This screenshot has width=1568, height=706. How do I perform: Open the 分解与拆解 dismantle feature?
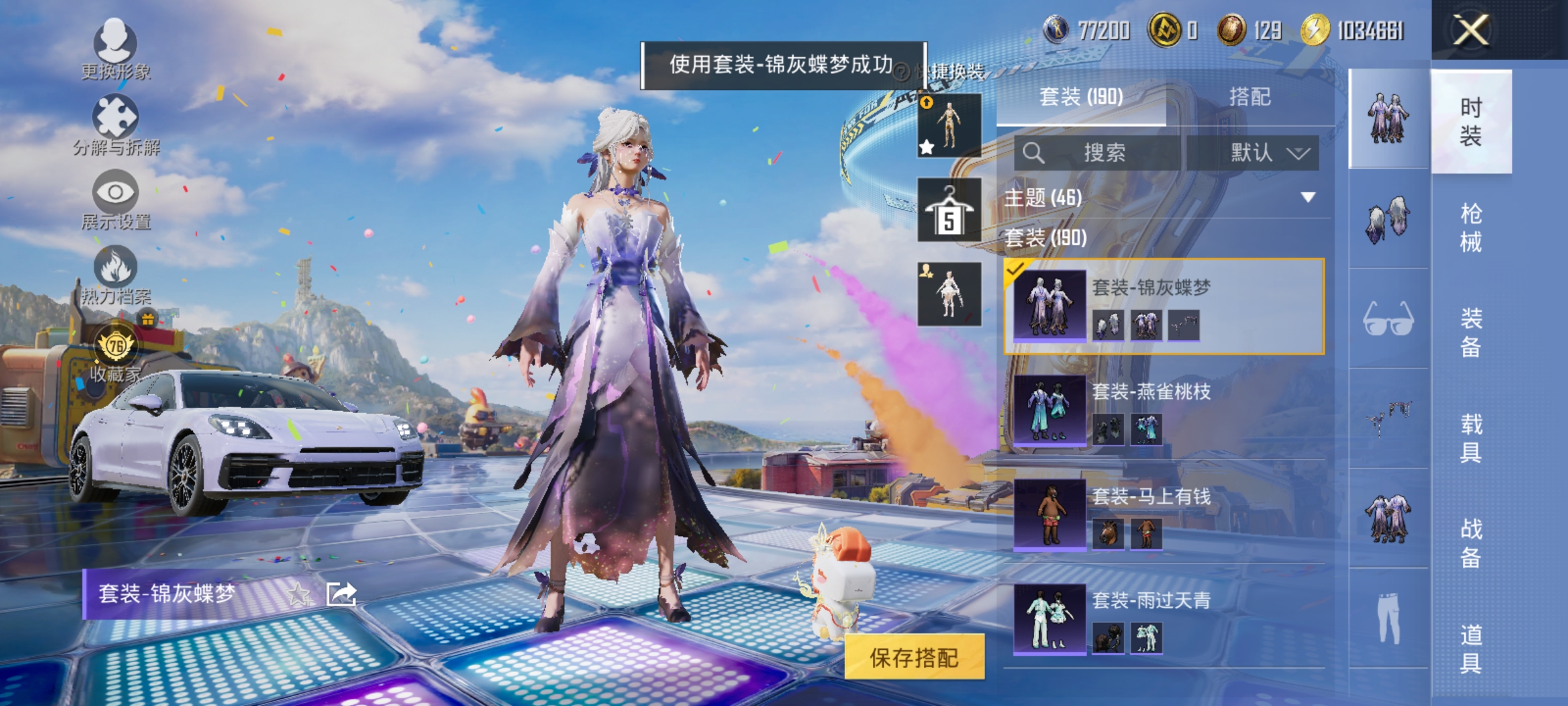coord(116,121)
